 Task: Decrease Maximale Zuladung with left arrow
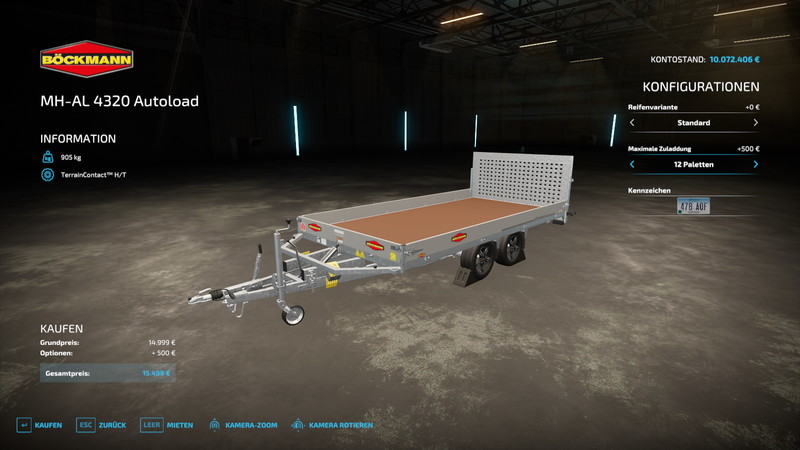(632, 164)
